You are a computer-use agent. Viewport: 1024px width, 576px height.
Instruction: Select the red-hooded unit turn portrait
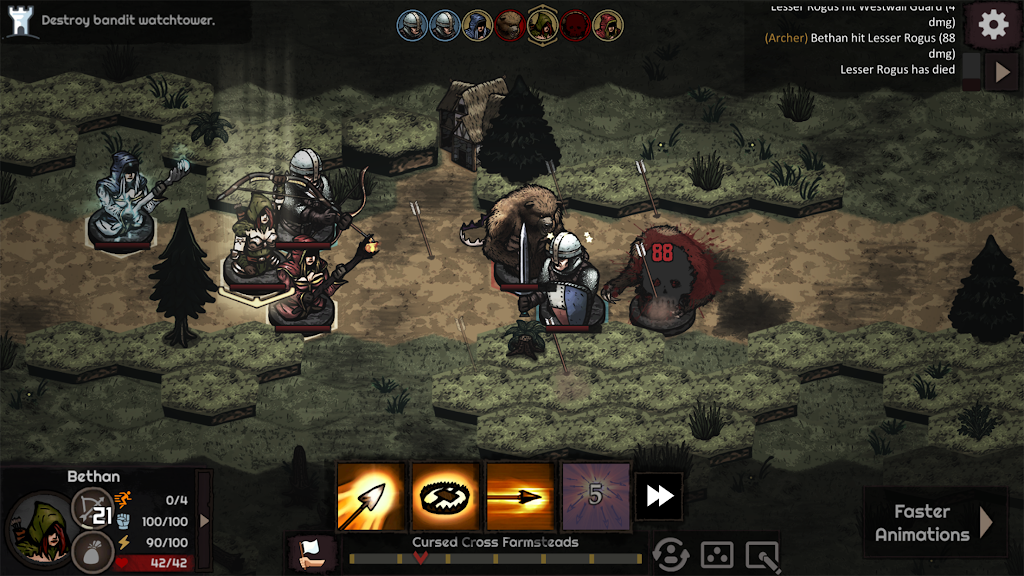pyautogui.click(x=606, y=25)
